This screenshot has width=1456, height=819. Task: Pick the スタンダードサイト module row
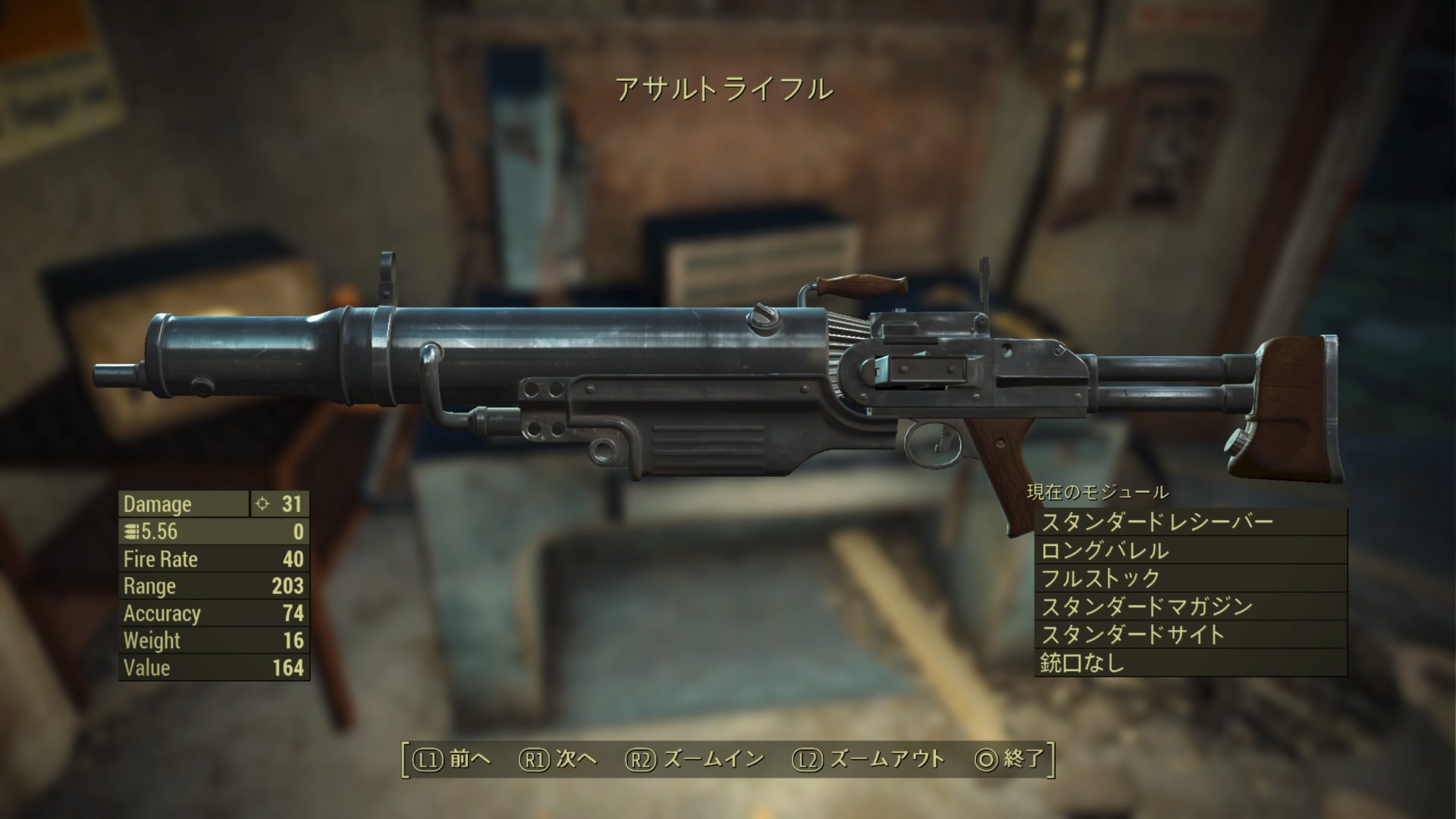click(x=1189, y=635)
